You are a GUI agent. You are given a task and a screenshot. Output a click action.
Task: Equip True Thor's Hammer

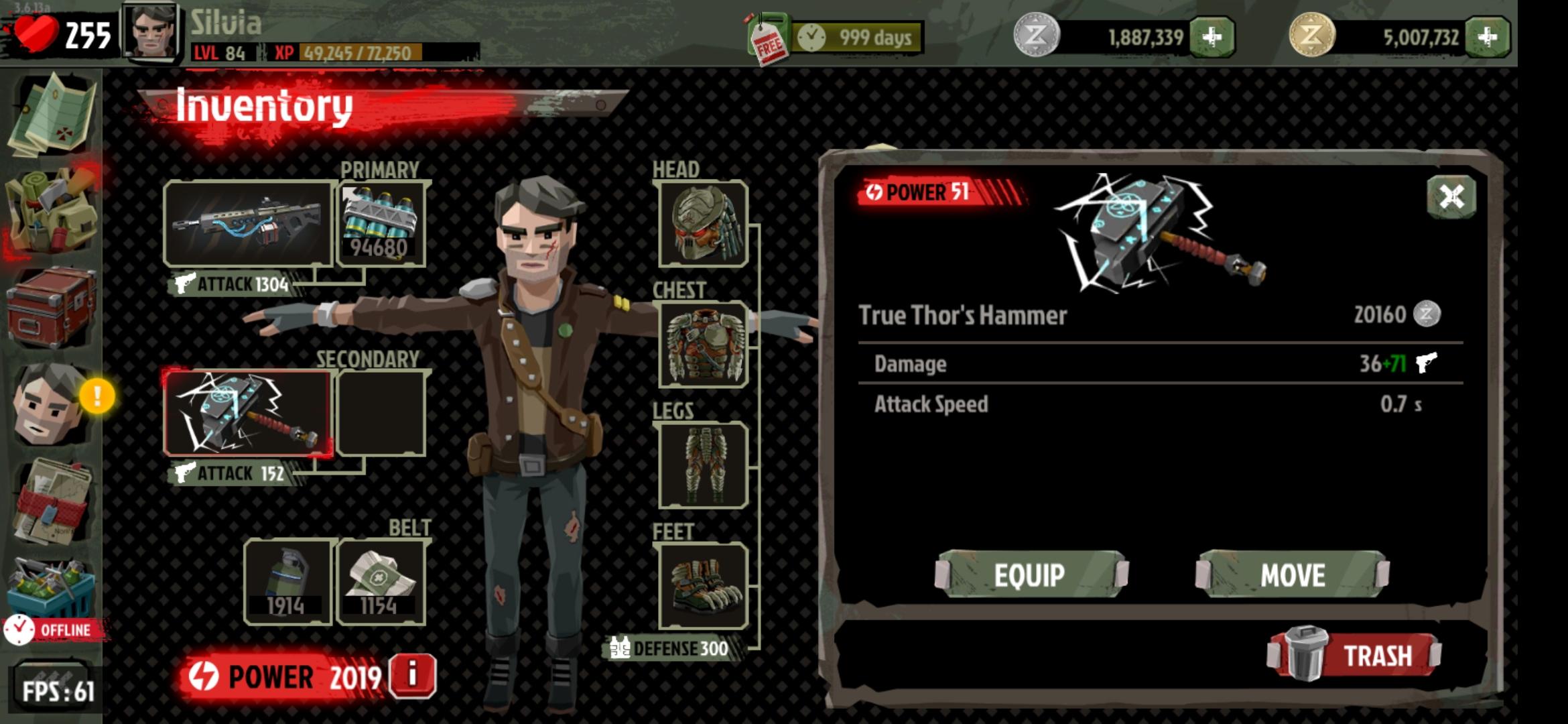1031,575
